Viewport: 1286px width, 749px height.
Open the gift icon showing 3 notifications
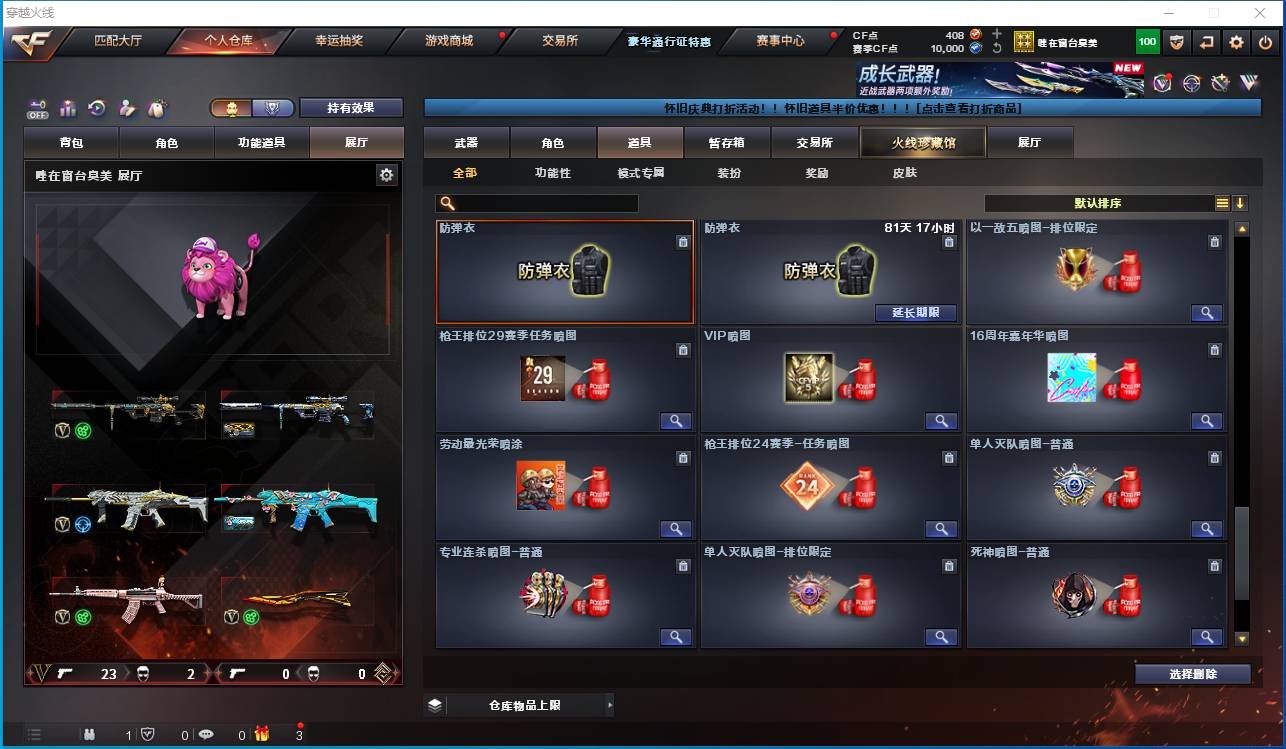pos(262,733)
